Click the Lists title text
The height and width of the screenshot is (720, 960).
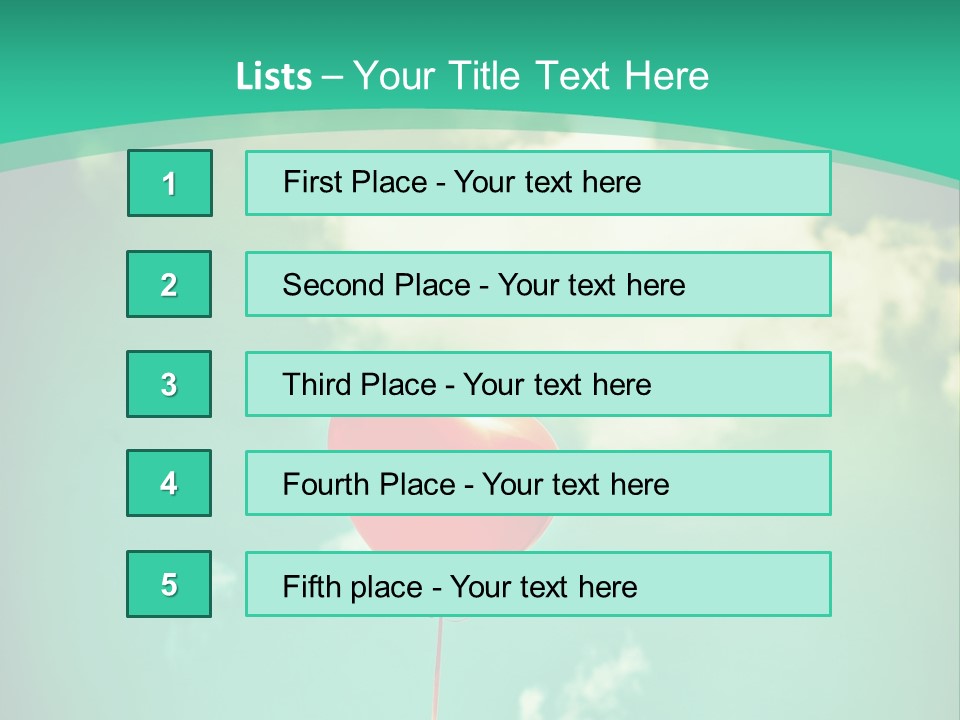pyautogui.click(x=472, y=76)
